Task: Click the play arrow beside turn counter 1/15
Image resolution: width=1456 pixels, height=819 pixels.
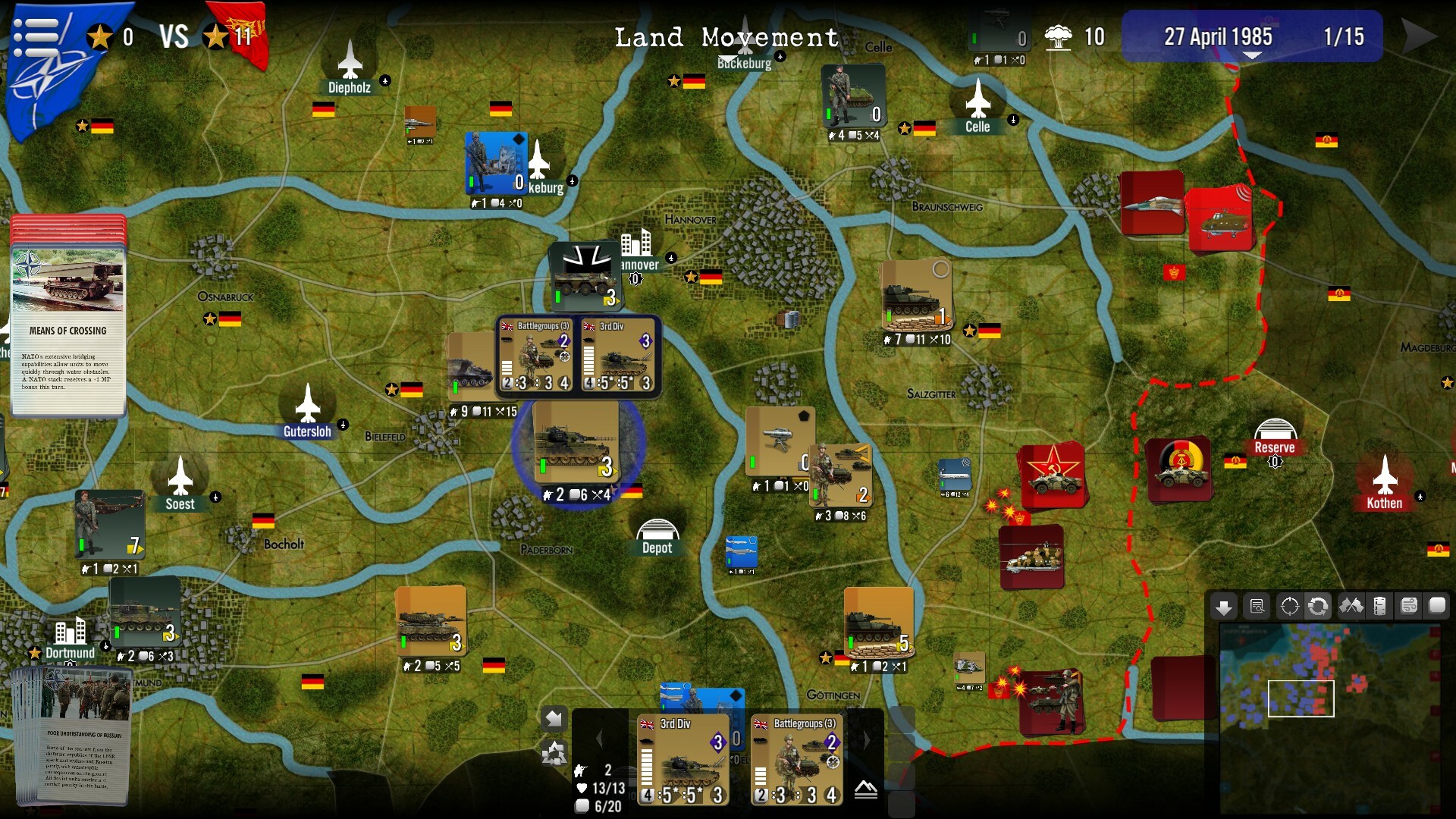Action: (1418, 36)
